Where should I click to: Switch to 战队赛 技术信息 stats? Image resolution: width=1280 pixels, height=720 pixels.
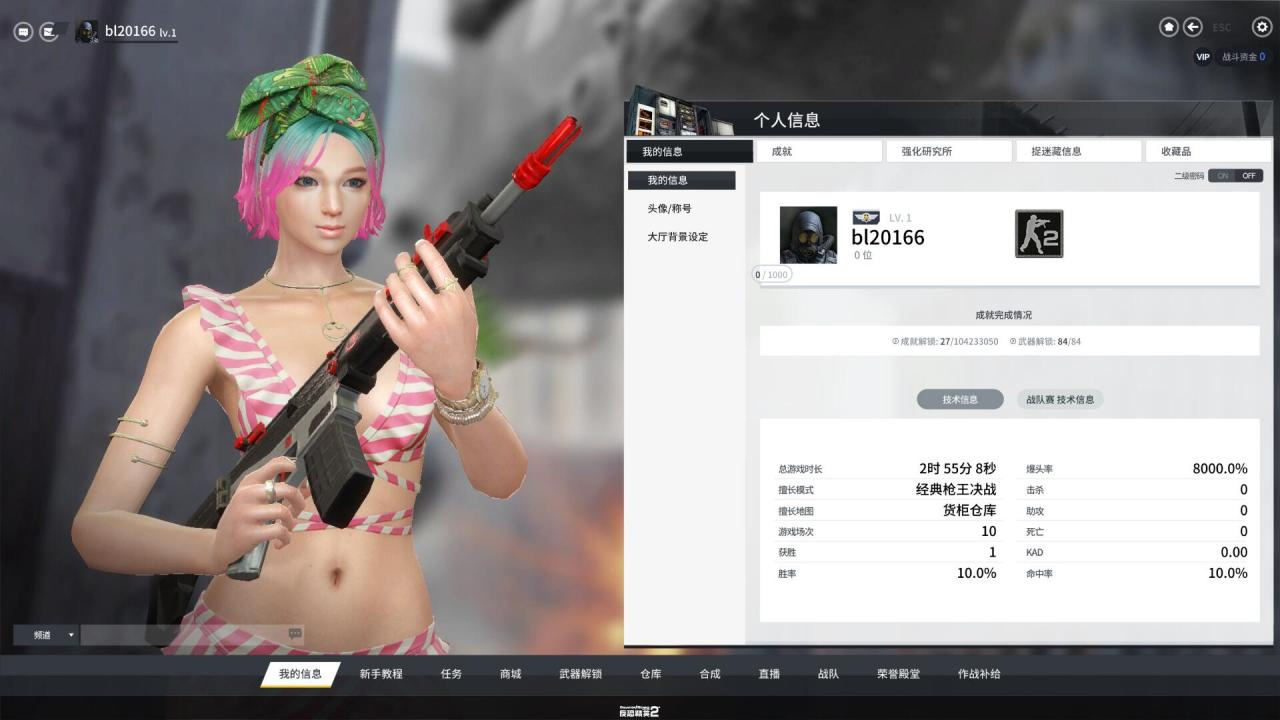coord(1060,400)
